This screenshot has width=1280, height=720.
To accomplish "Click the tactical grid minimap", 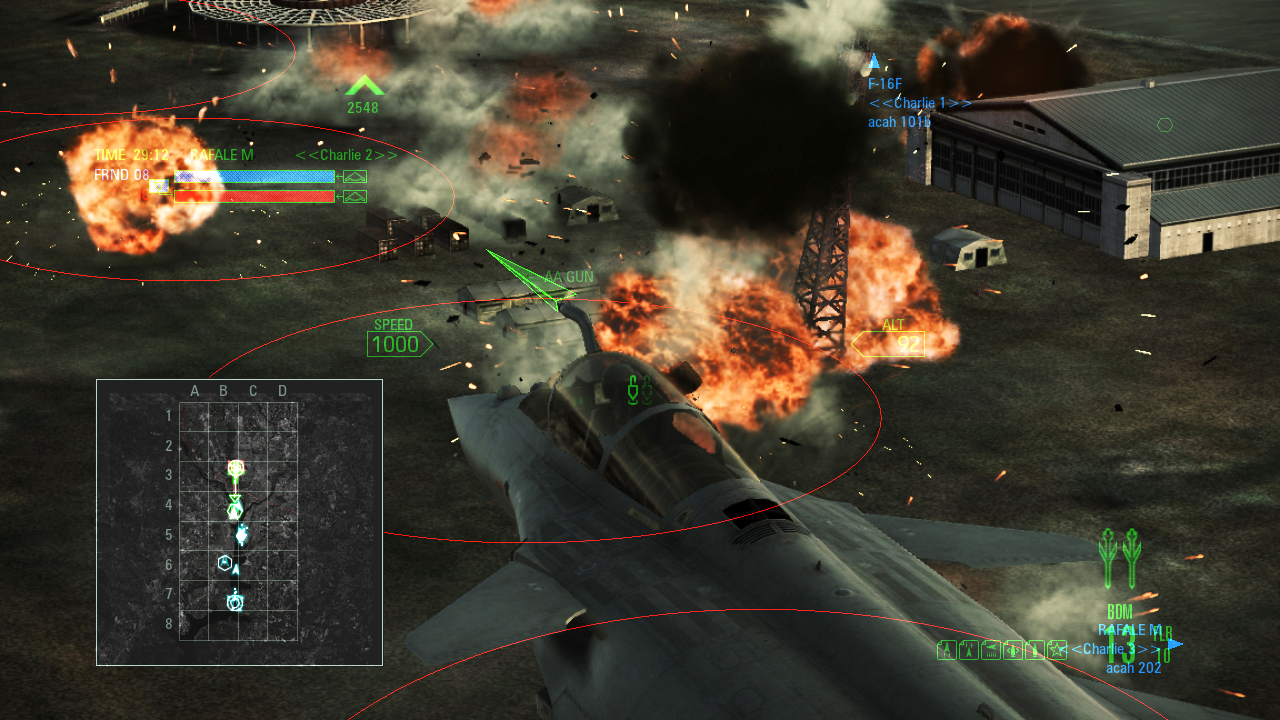I will click(x=239, y=521).
